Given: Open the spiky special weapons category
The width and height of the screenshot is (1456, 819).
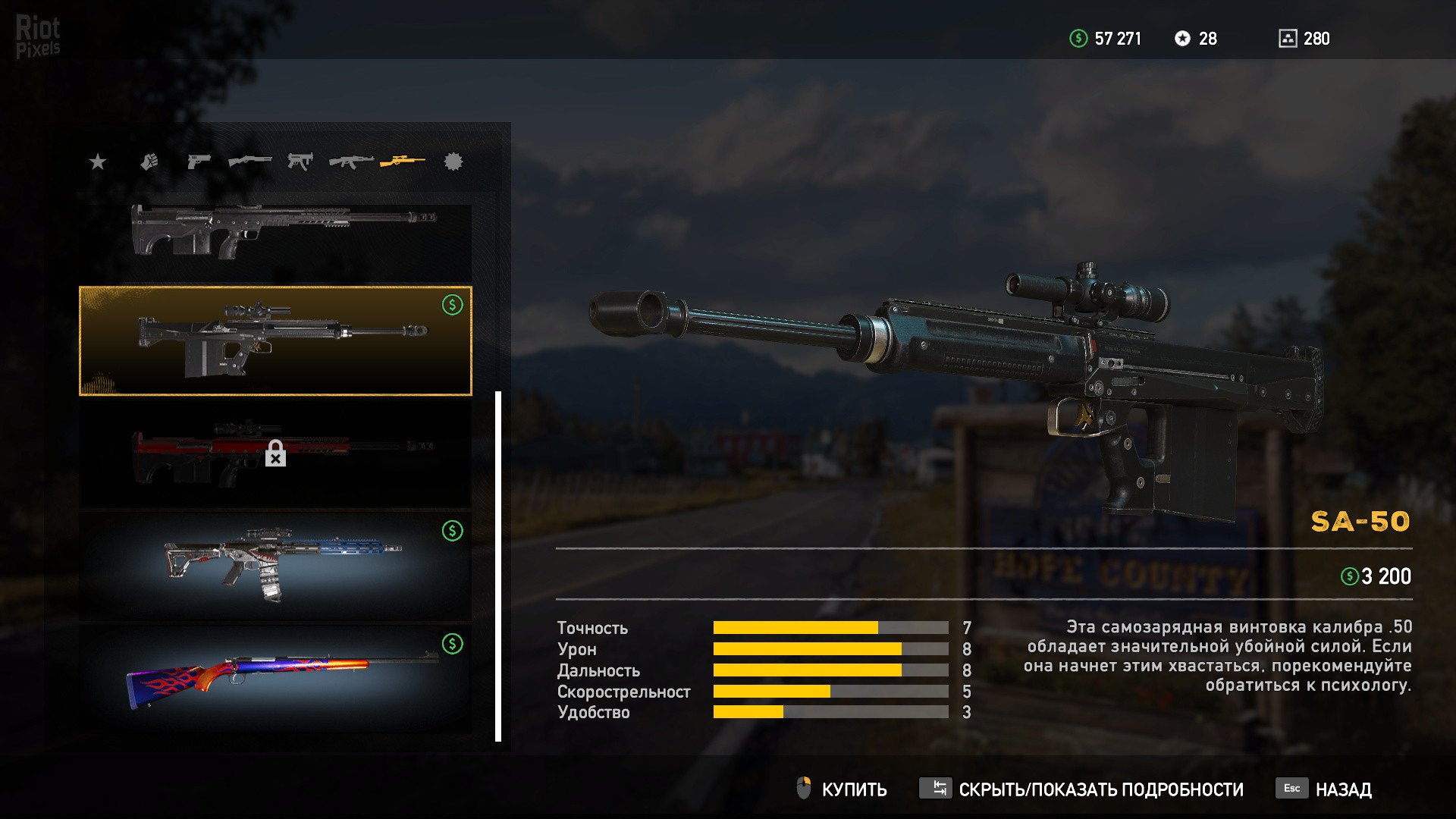Looking at the screenshot, I should click(453, 162).
